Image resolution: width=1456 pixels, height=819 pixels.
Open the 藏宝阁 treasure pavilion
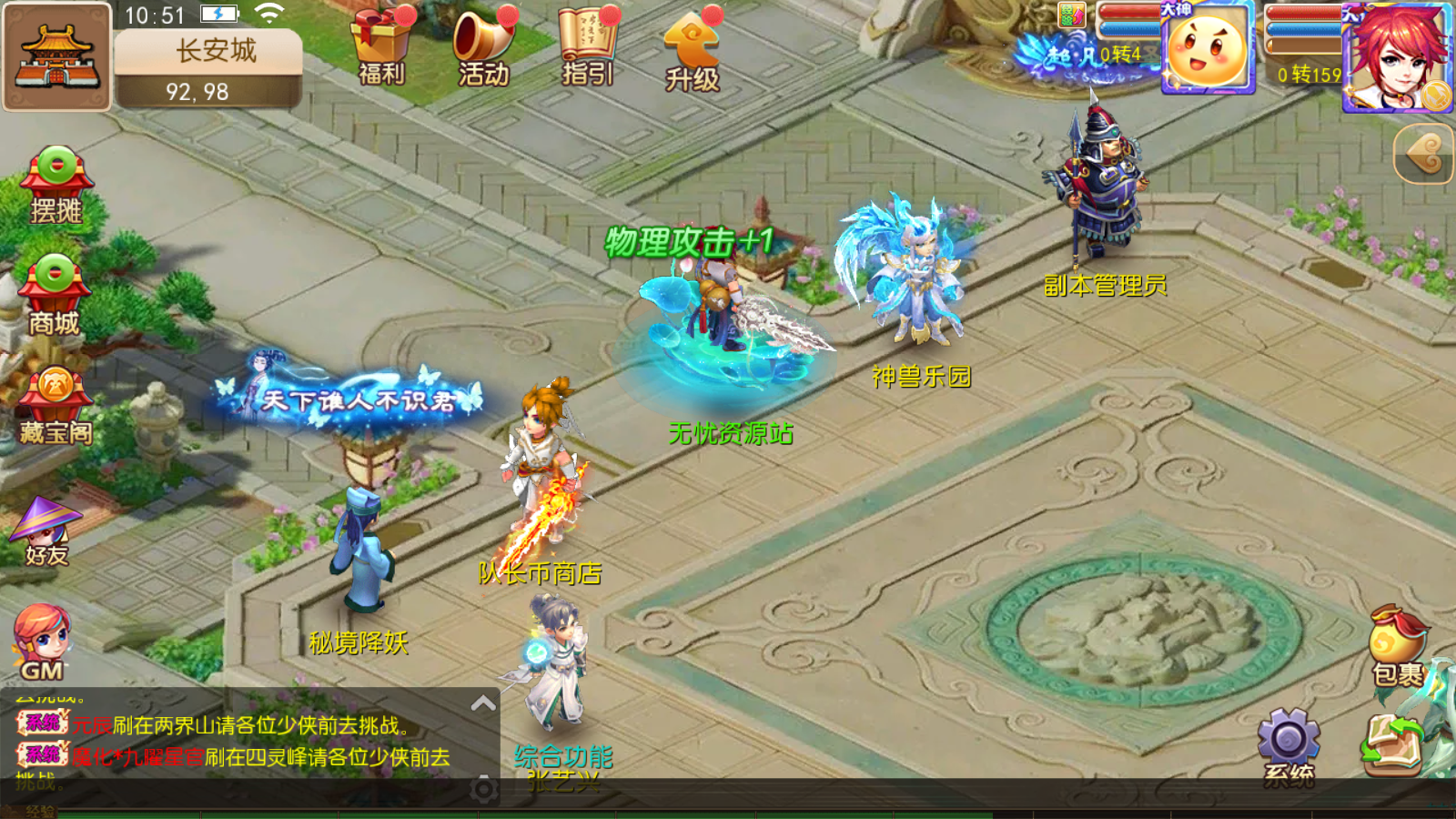(x=56, y=406)
